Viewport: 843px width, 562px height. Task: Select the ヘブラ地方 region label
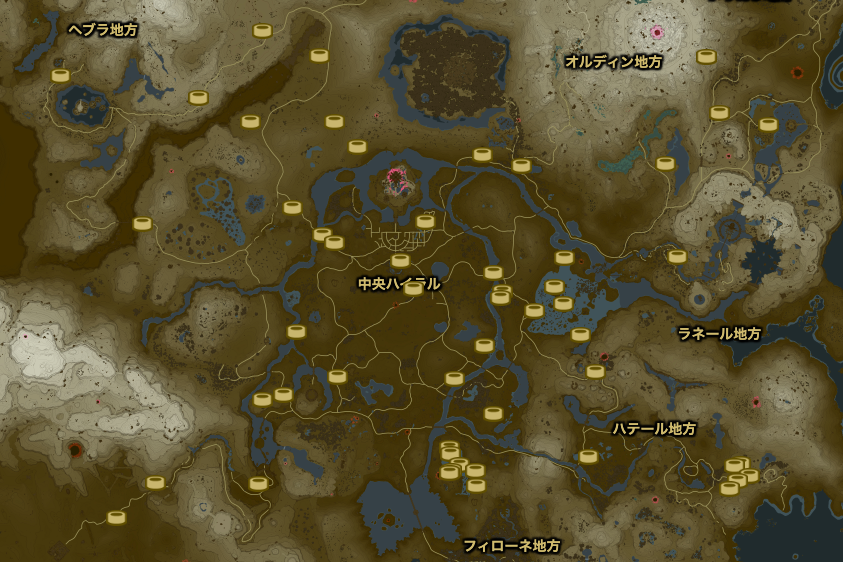coord(103,30)
